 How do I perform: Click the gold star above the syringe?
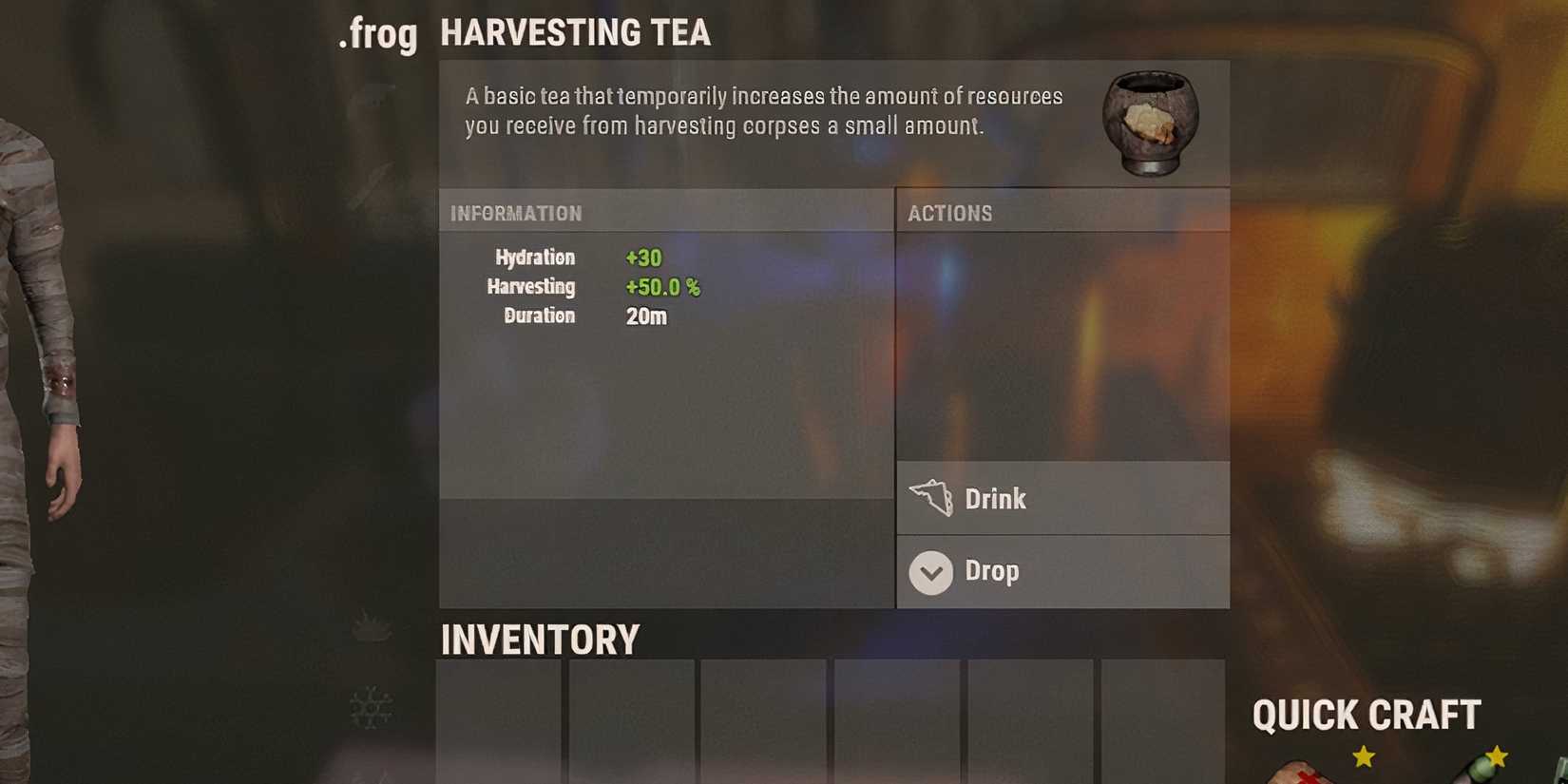(x=1499, y=757)
